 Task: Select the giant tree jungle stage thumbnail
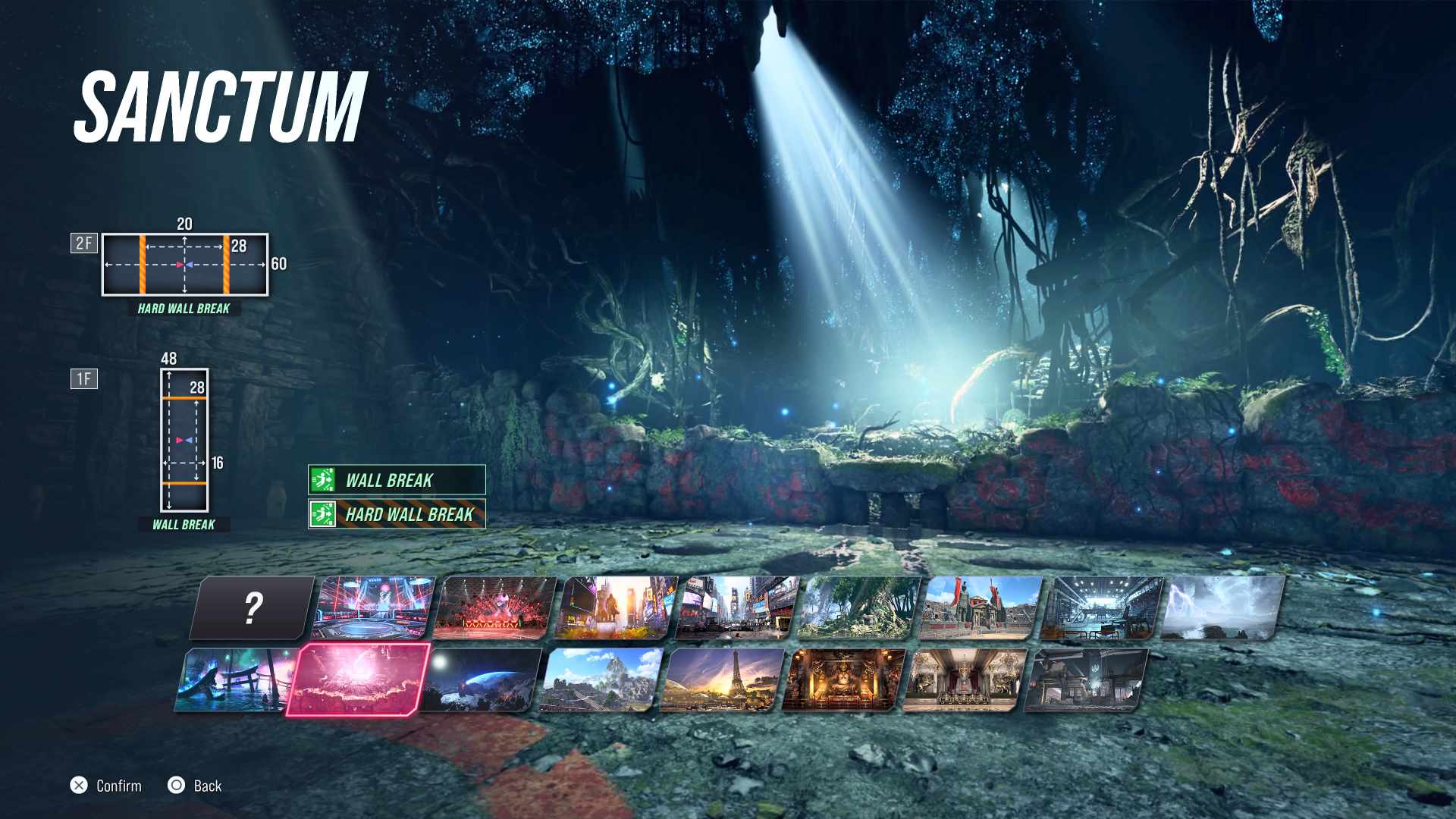(860, 608)
